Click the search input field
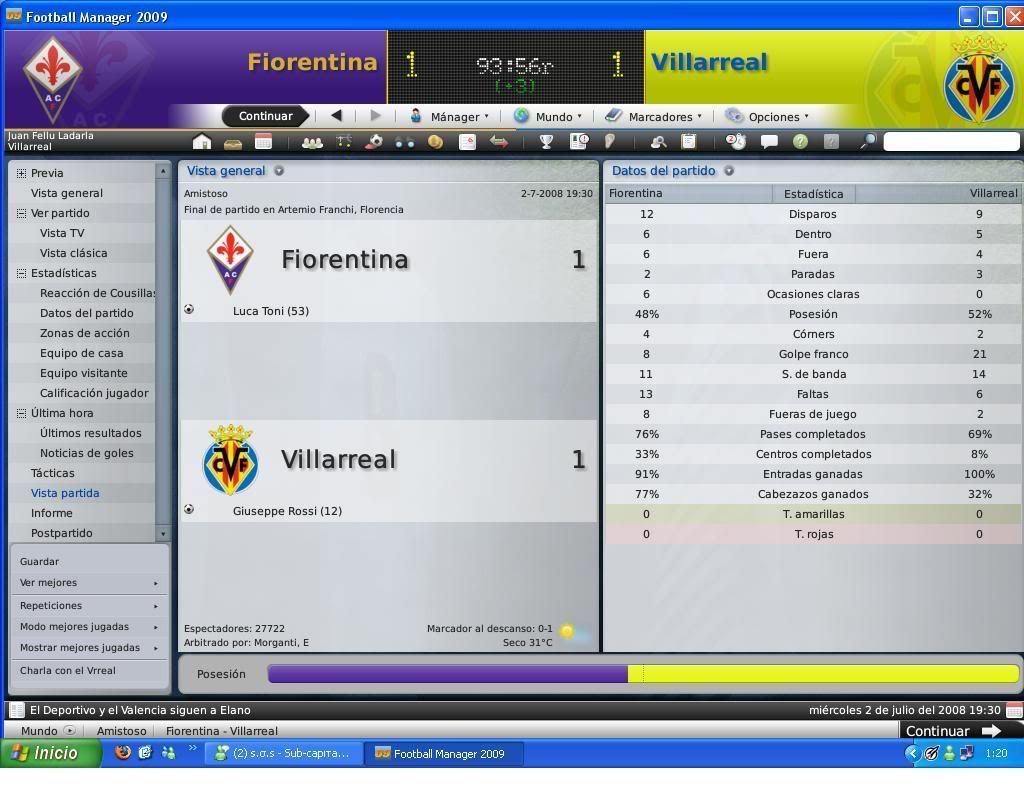This screenshot has width=1024, height=791. pyautogui.click(x=950, y=142)
